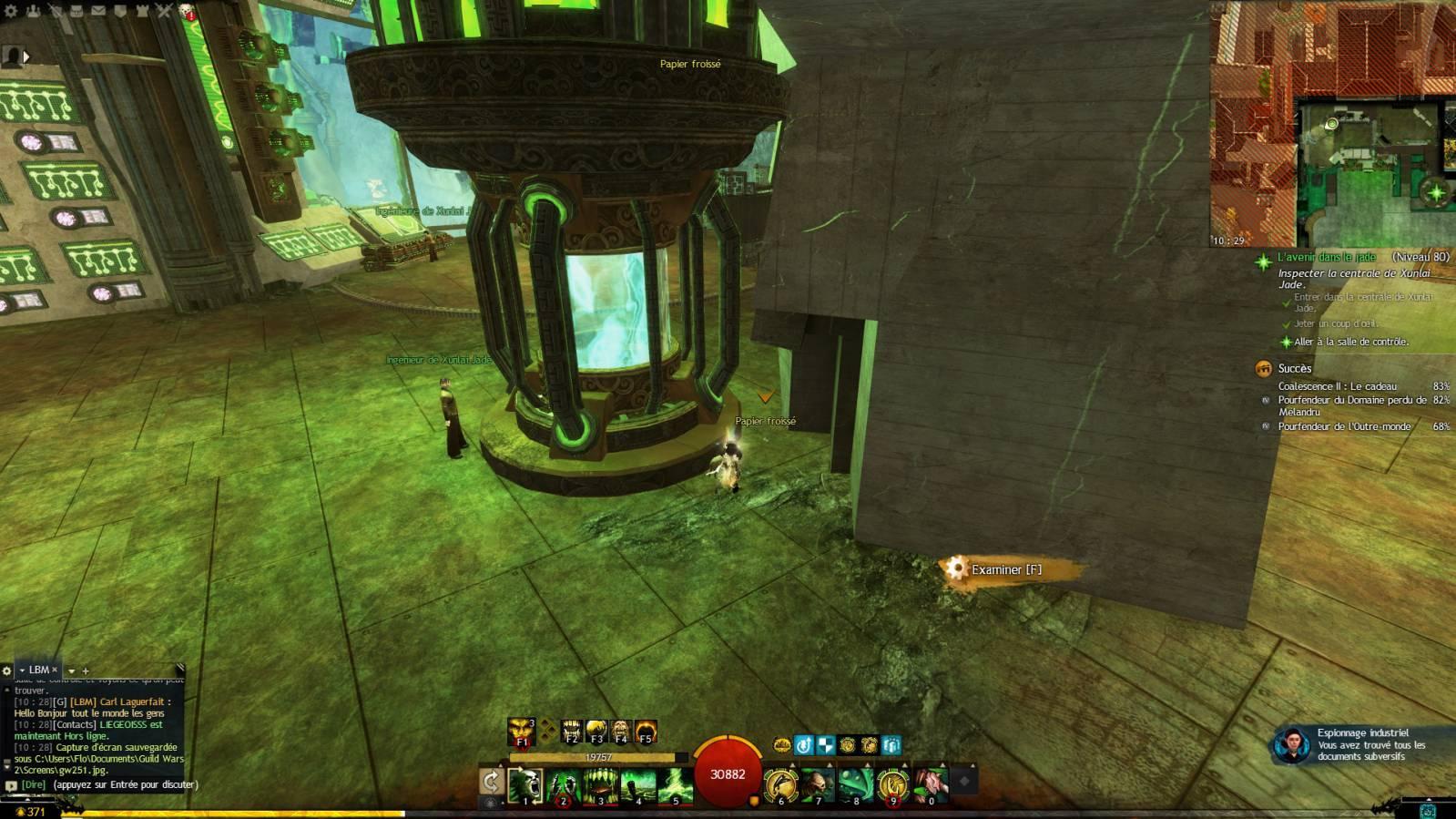Open chat options gear icon

[x=7, y=671]
